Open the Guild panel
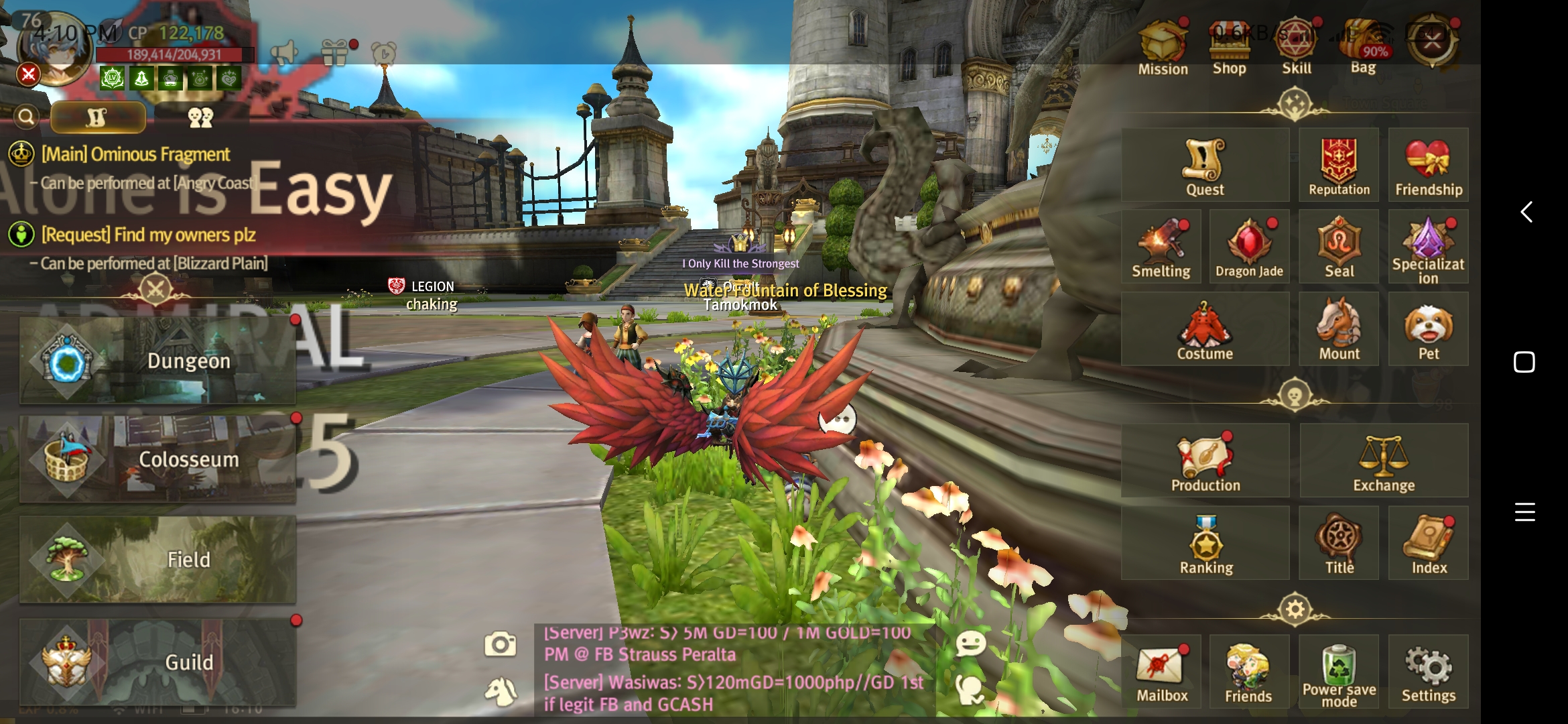The height and width of the screenshot is (724, 1568). click(157, 662)
